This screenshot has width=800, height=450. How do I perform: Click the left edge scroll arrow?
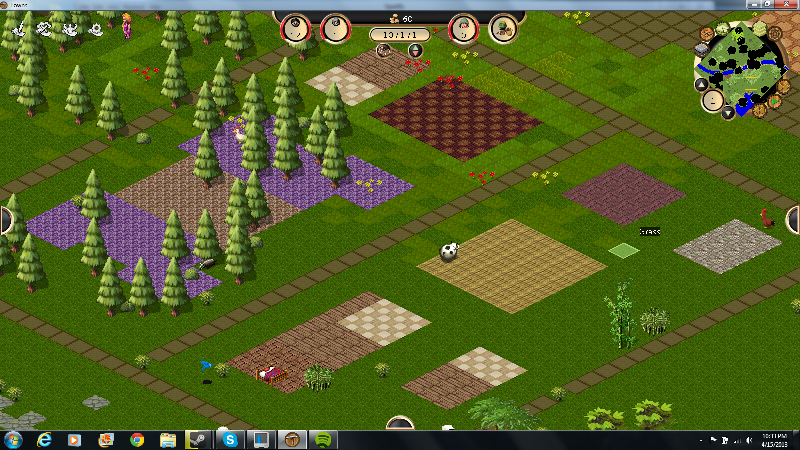[5, 220]
